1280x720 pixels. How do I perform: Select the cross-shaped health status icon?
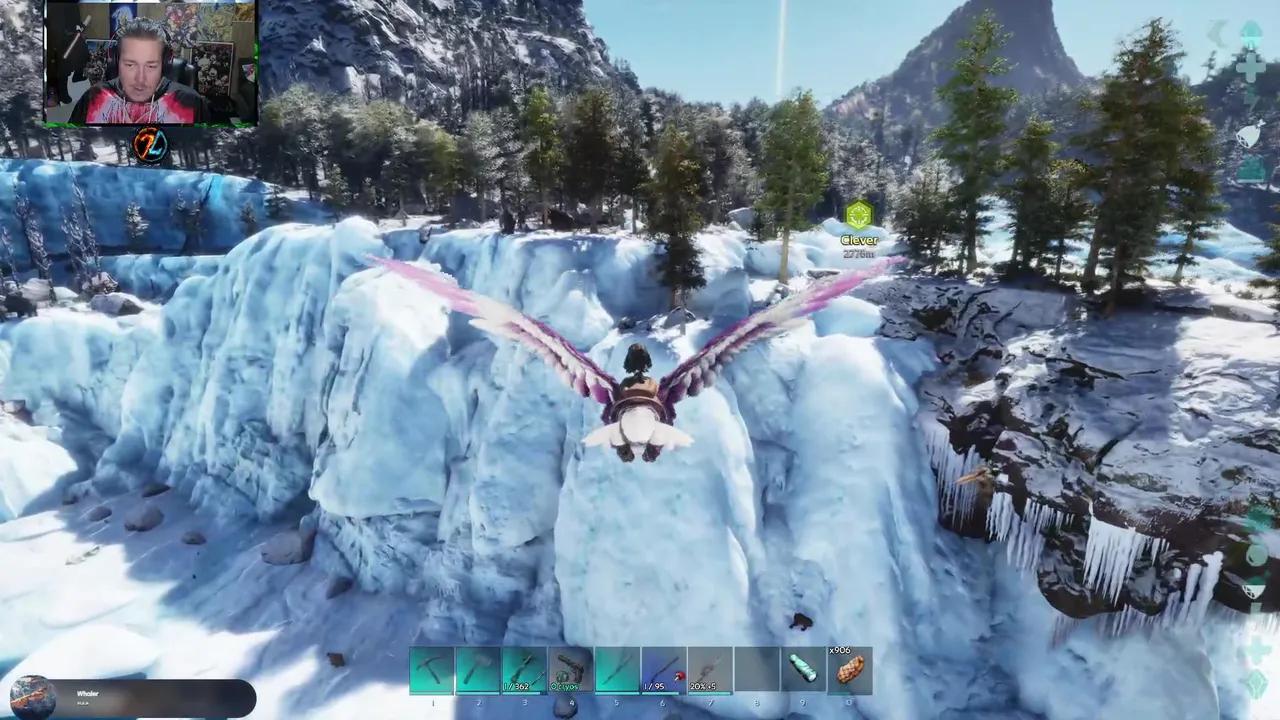[x=1250, y=67]
